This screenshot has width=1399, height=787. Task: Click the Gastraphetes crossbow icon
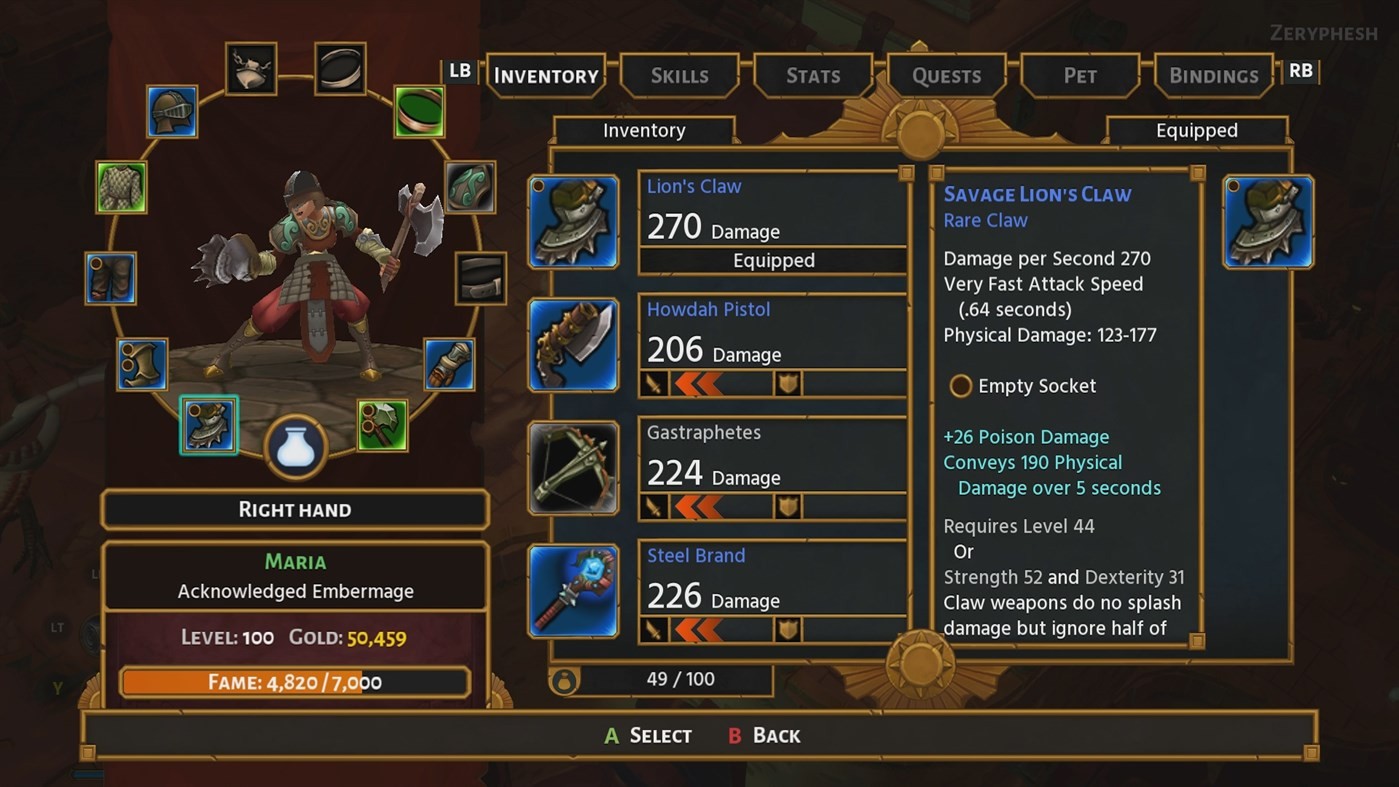pyautogui.click(x=572, y=467)
